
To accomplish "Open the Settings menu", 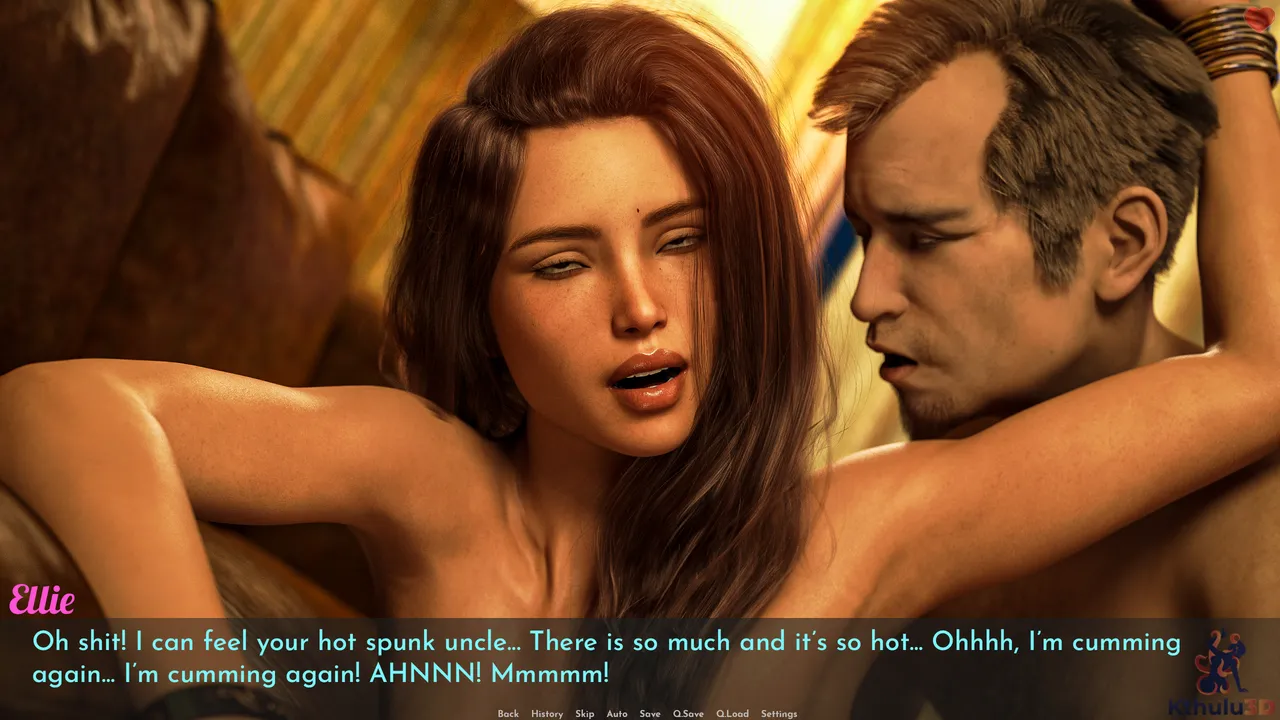I will pos(779,714).
